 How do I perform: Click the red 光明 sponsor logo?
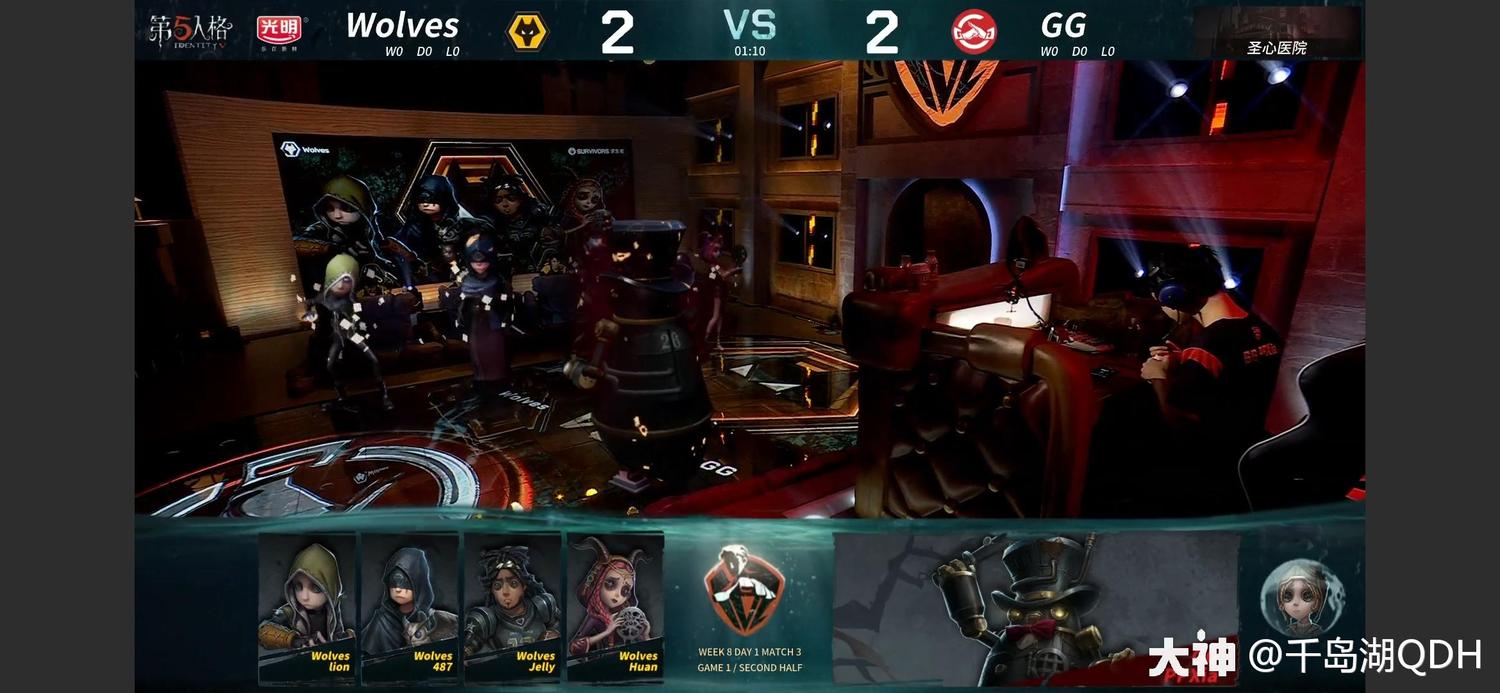click(x=281, y=31)
